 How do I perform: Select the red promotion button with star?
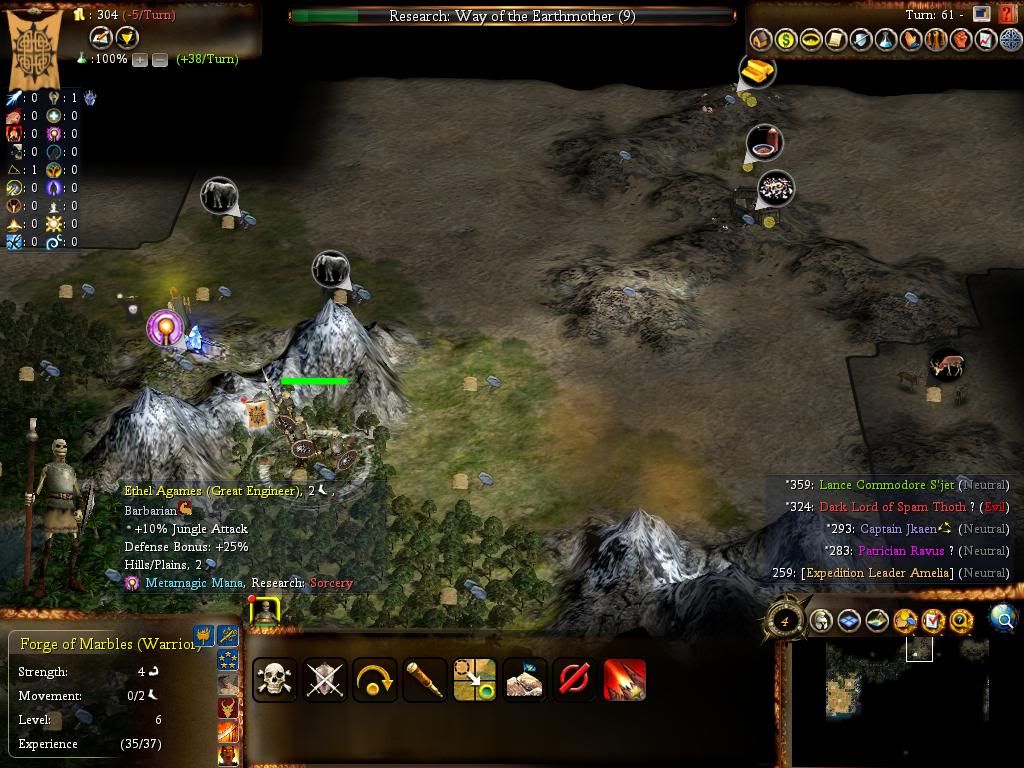625,680
